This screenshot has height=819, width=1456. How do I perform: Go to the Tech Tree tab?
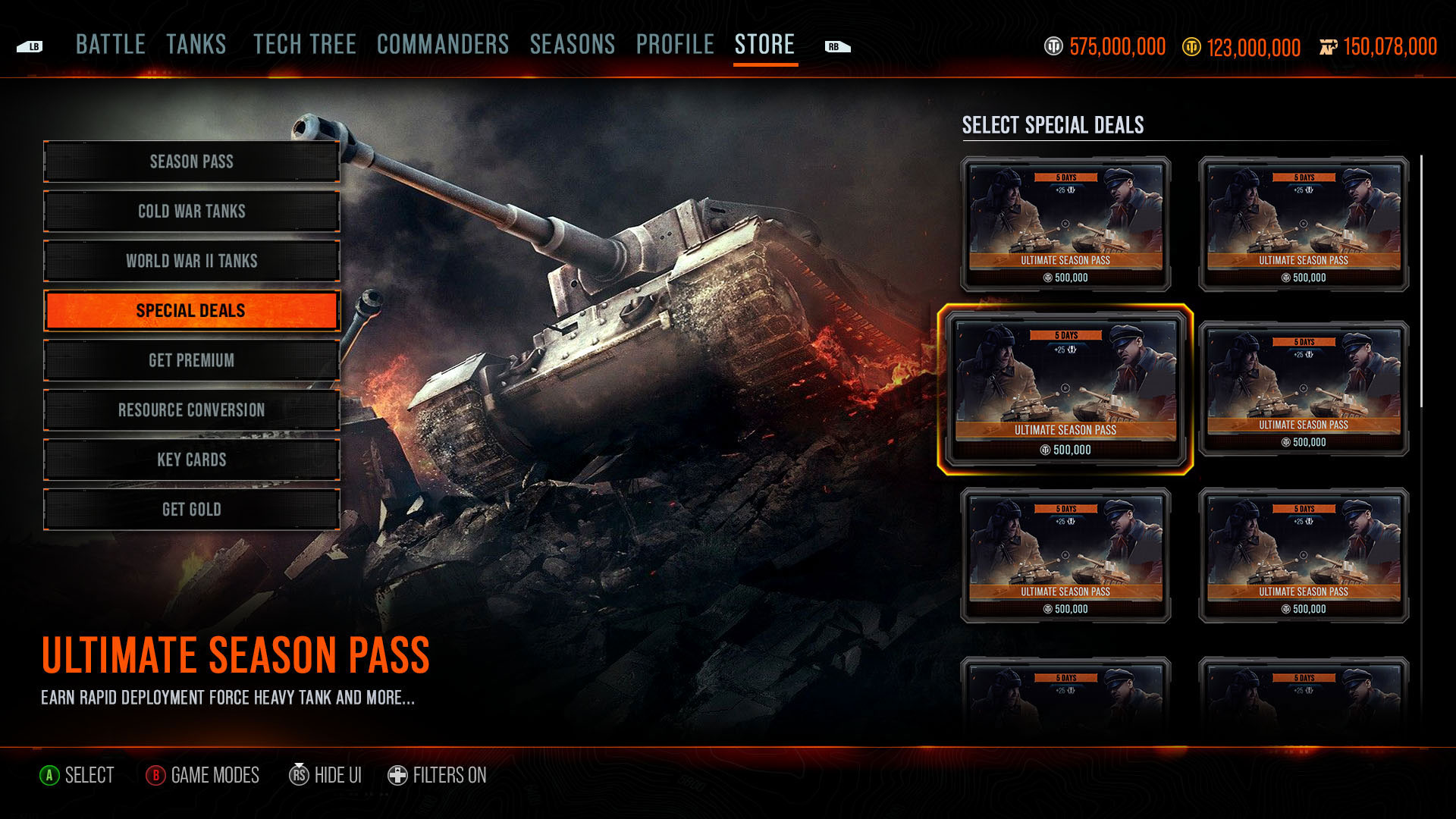pyautogui.click(x=305, y=45)
